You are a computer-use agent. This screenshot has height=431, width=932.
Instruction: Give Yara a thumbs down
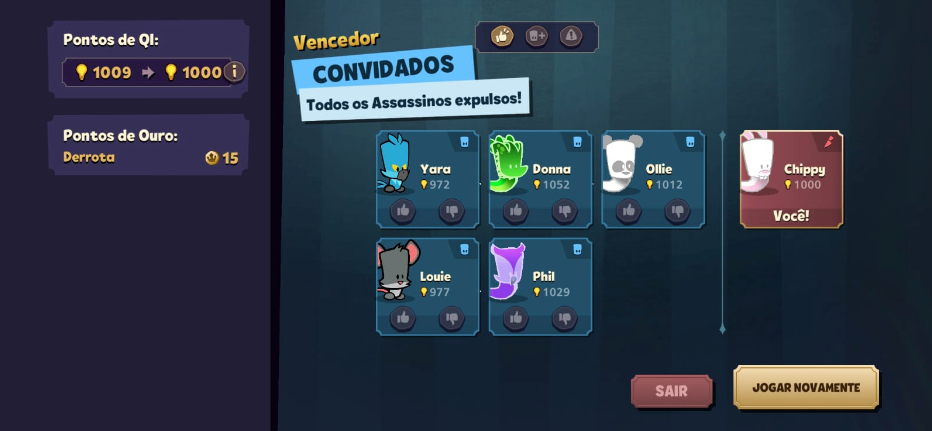tap(452, 211)
